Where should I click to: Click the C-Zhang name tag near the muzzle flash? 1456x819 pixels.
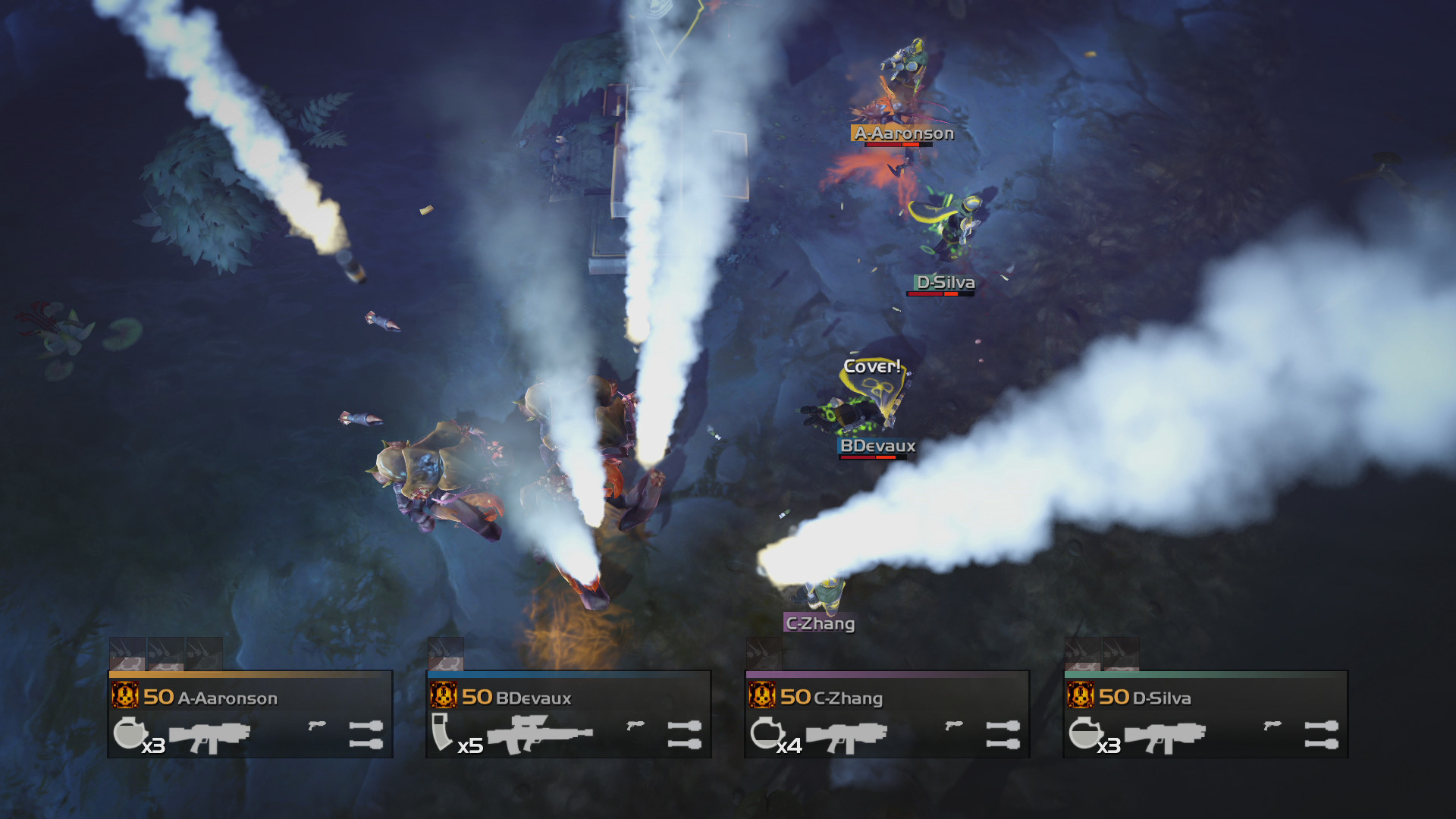(819, 624)
